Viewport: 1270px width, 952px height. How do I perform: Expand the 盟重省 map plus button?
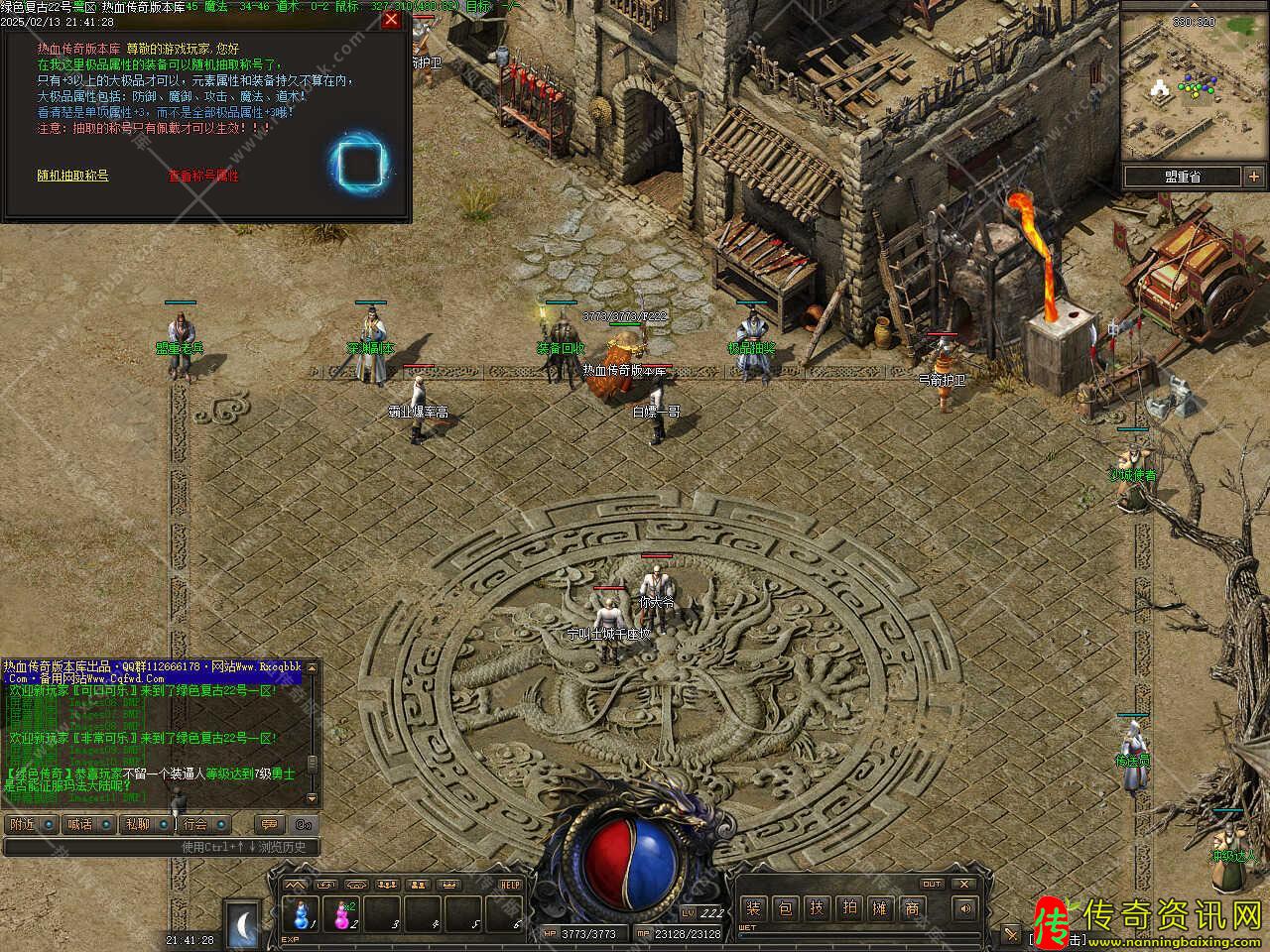click(1251, 177)
